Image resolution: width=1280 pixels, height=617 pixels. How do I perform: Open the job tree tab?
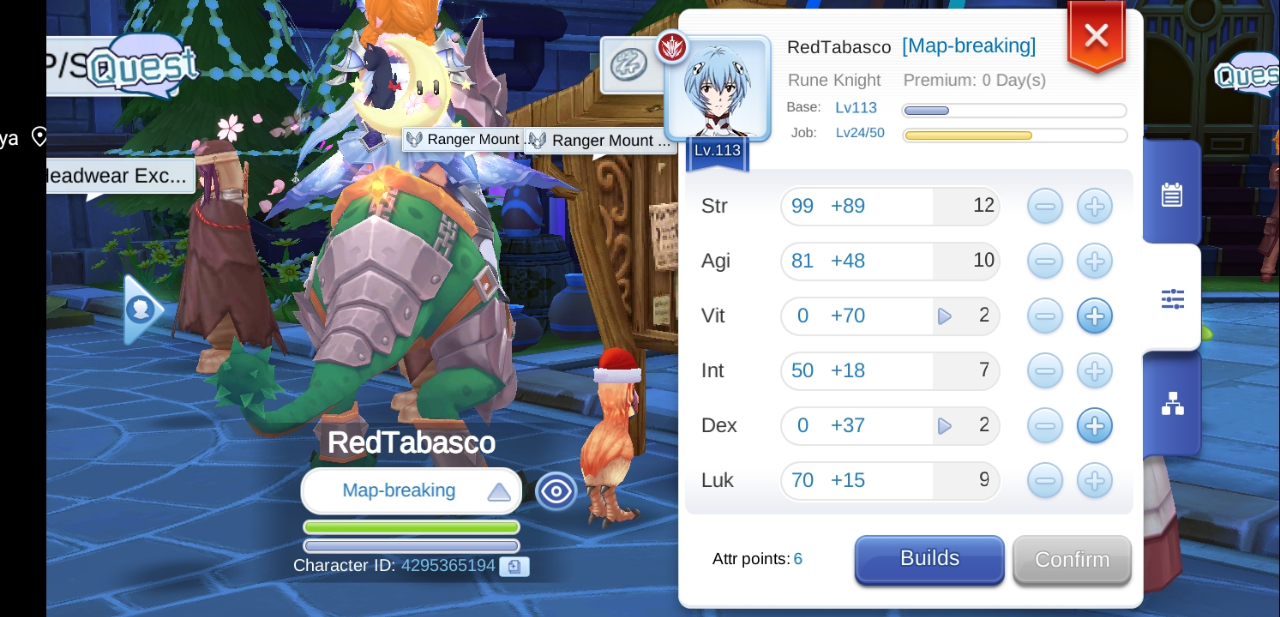[1172, 403]
